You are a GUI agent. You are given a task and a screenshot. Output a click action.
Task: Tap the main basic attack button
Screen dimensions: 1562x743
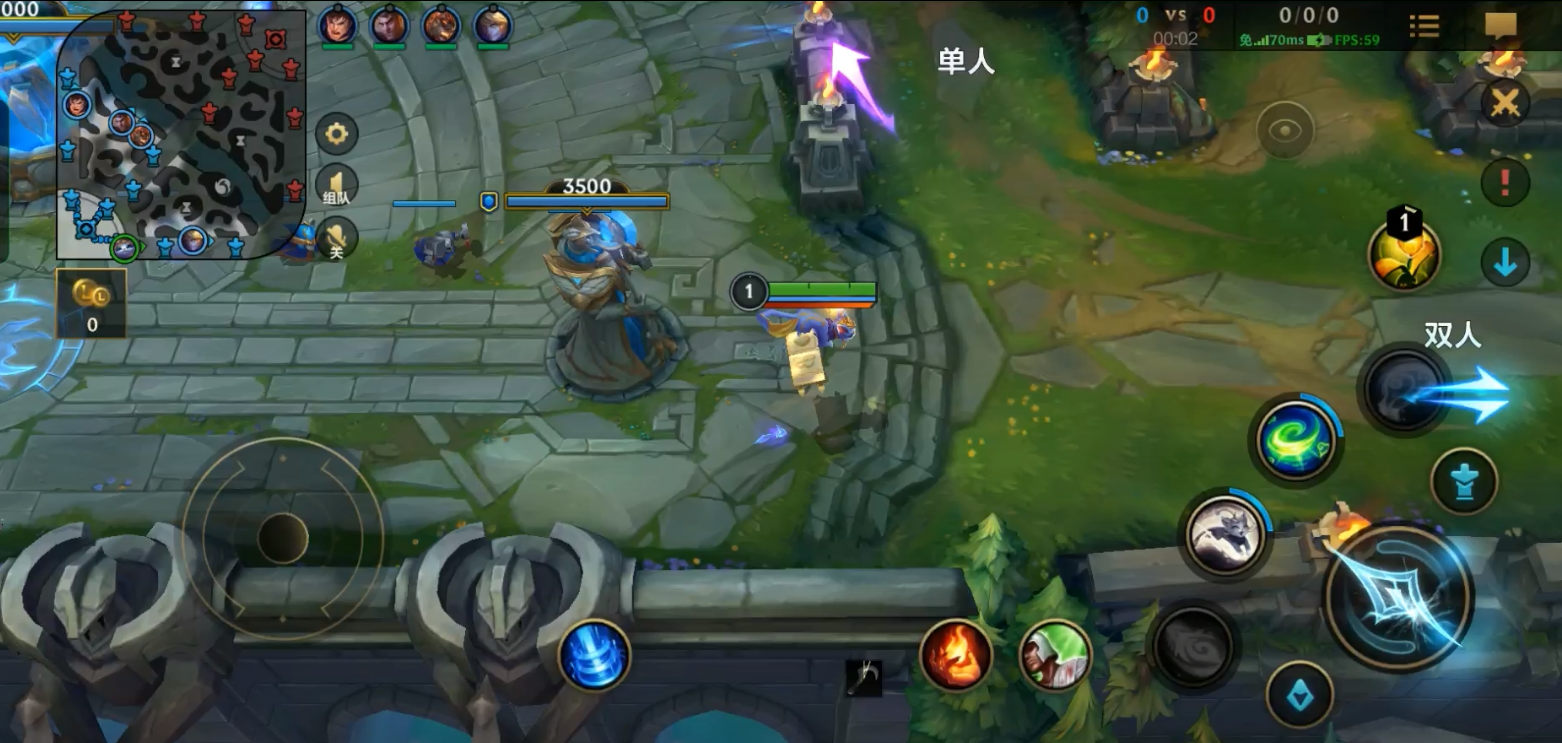(x=1398, y=597)
